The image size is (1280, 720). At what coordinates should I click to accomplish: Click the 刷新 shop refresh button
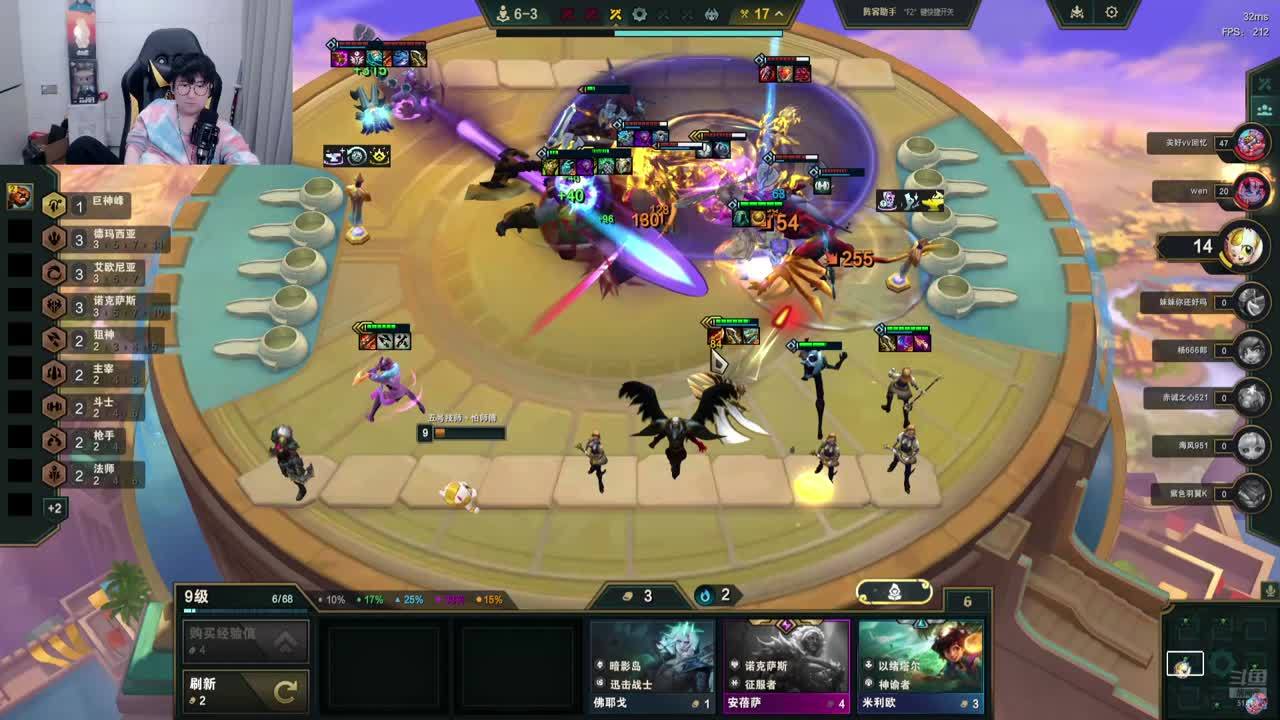(245, 691)
